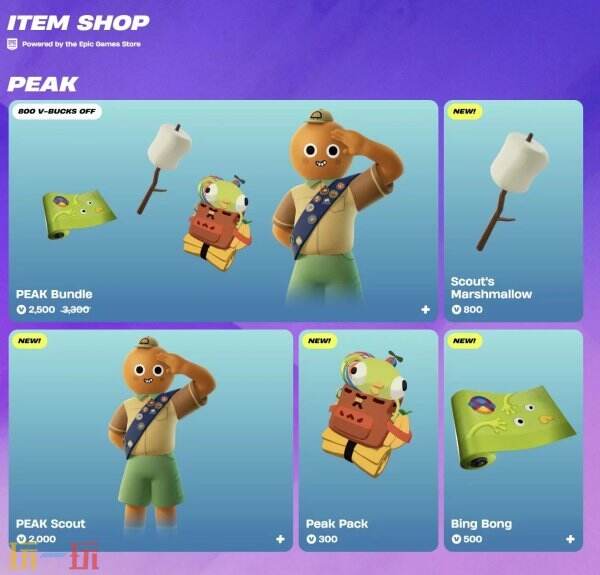This screenshot has width=600, height=575.
Task: Choose the PEAK Scout outfit tile
Action: coord(151,440)
